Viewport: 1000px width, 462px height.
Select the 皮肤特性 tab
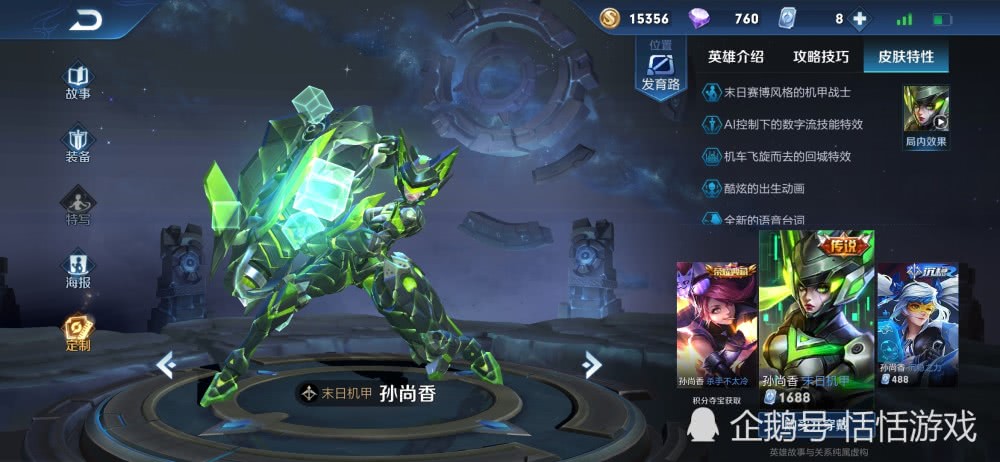(x=906, y=57)
